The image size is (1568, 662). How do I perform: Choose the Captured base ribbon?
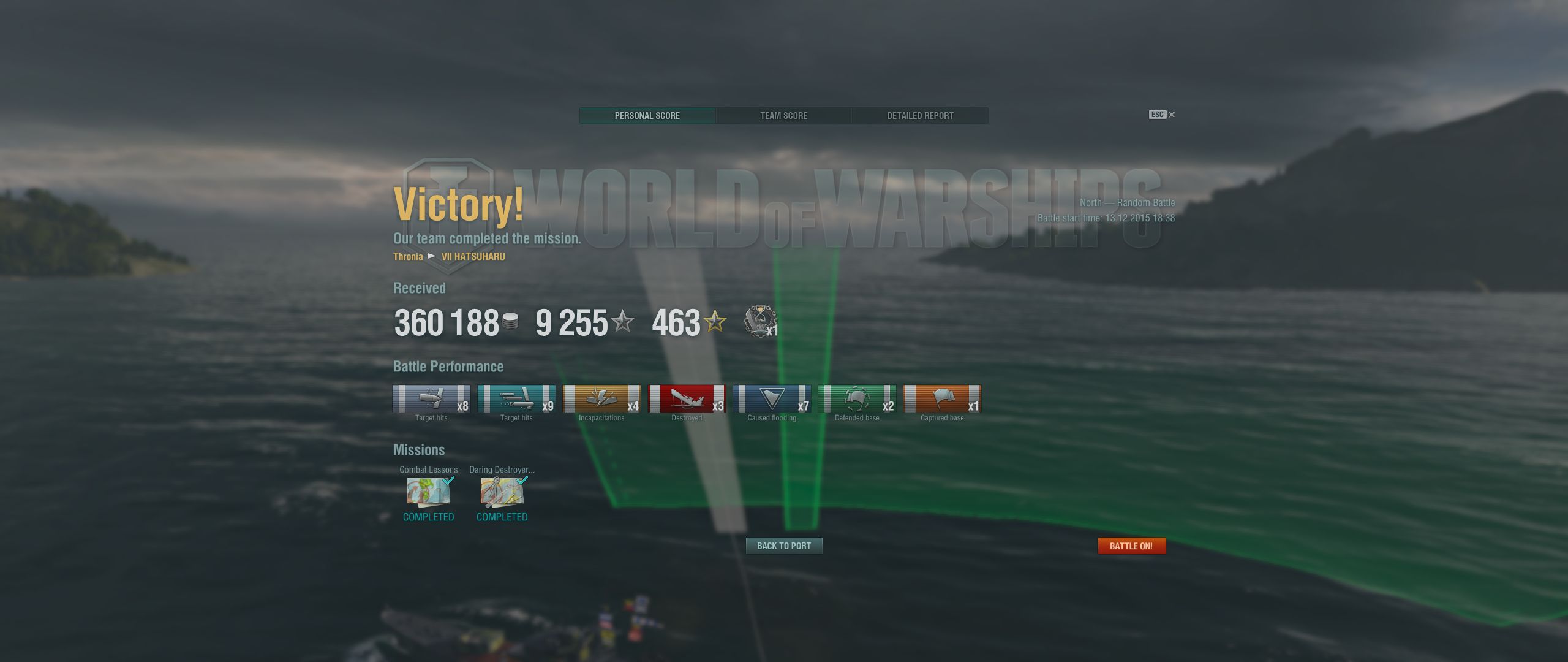(942, 398)
